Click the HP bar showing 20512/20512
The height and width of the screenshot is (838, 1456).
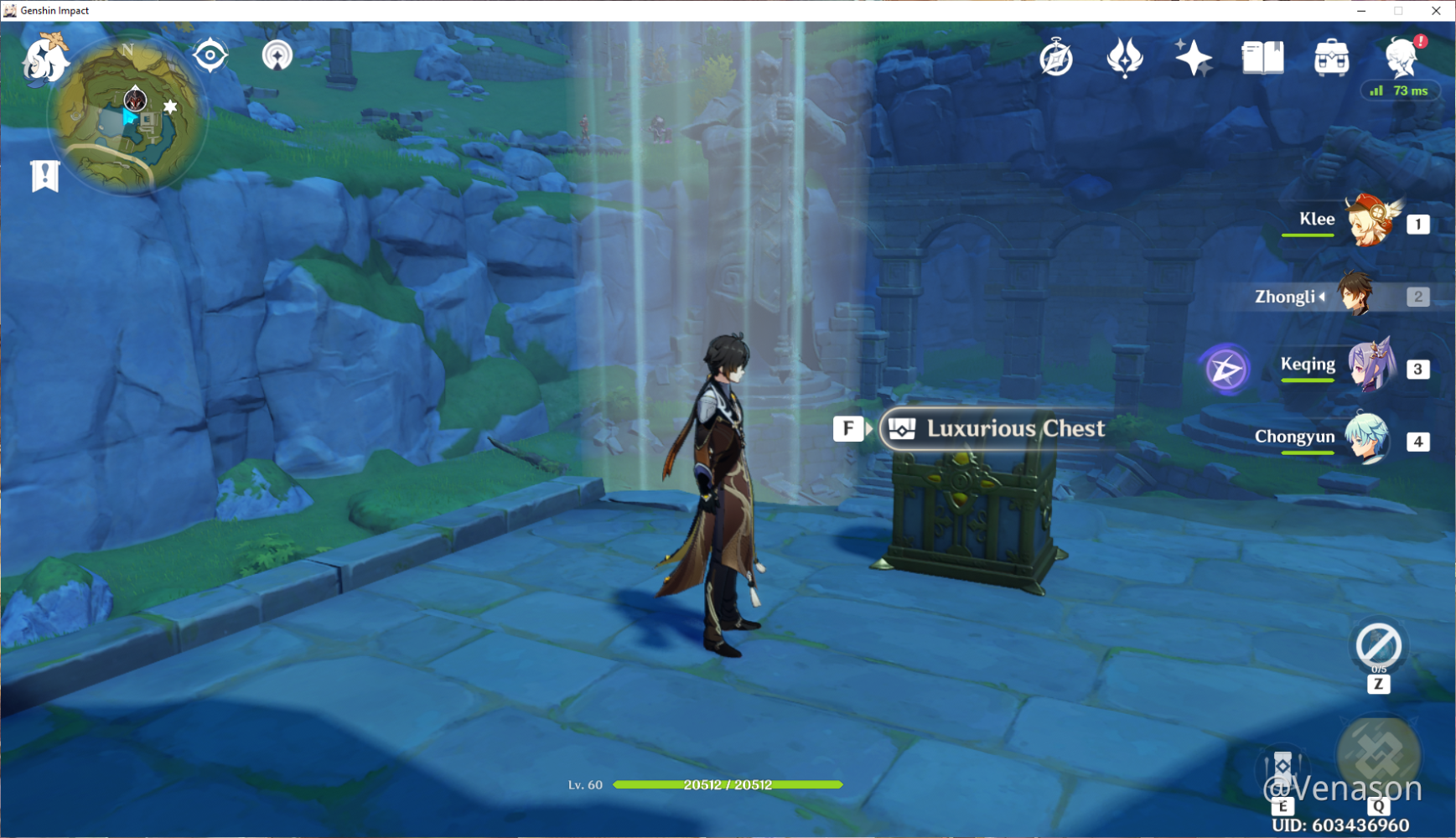click(728, 785)
